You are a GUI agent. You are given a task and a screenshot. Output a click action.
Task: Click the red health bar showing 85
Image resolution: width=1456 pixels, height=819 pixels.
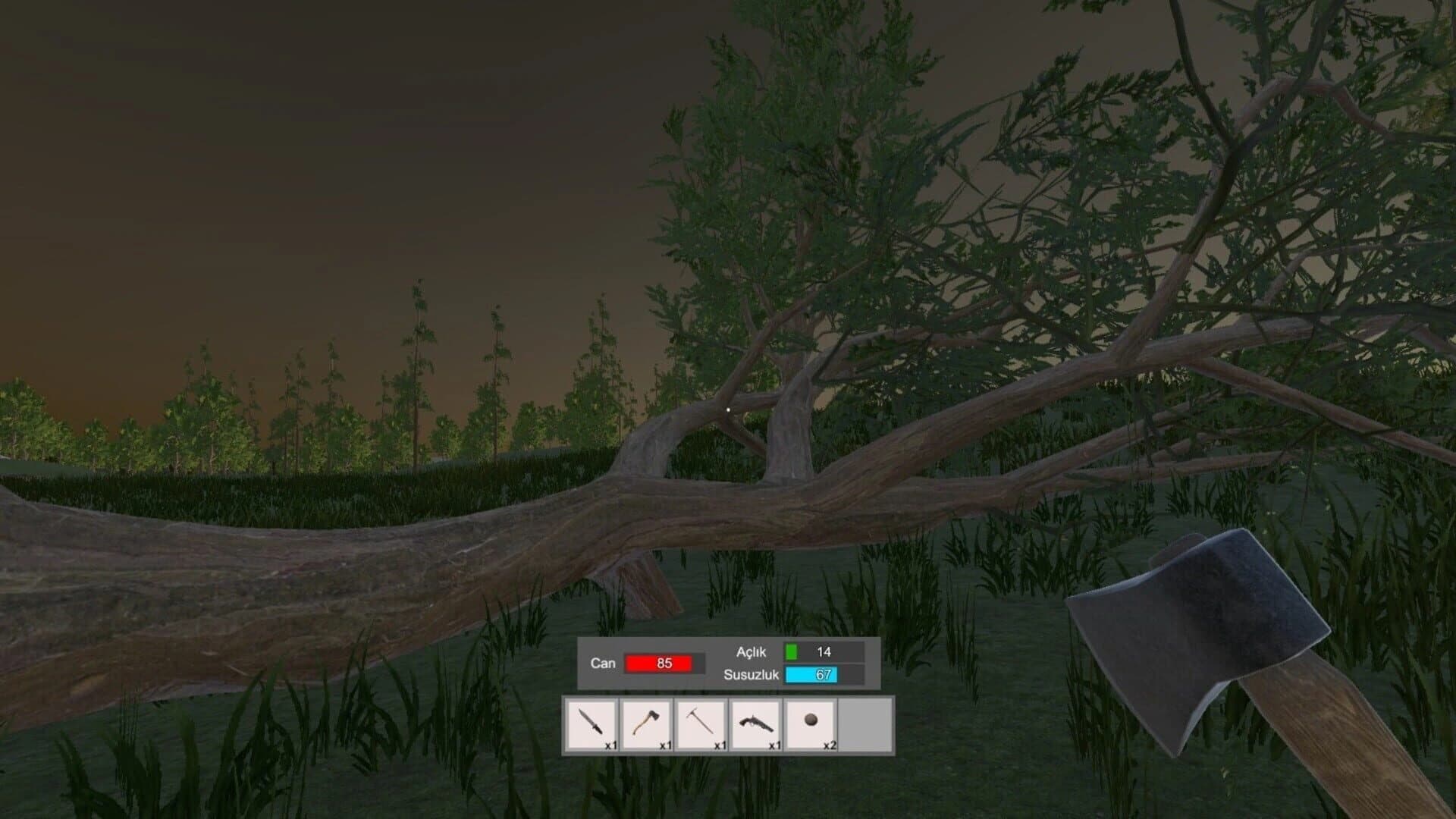pyautogui.click(x=658, y=662)
